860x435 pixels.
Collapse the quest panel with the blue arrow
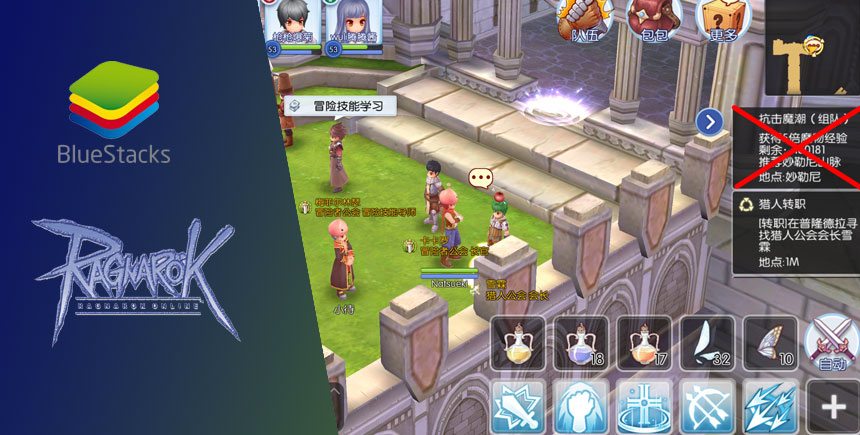pyautogui.click(x=709, y=122)
